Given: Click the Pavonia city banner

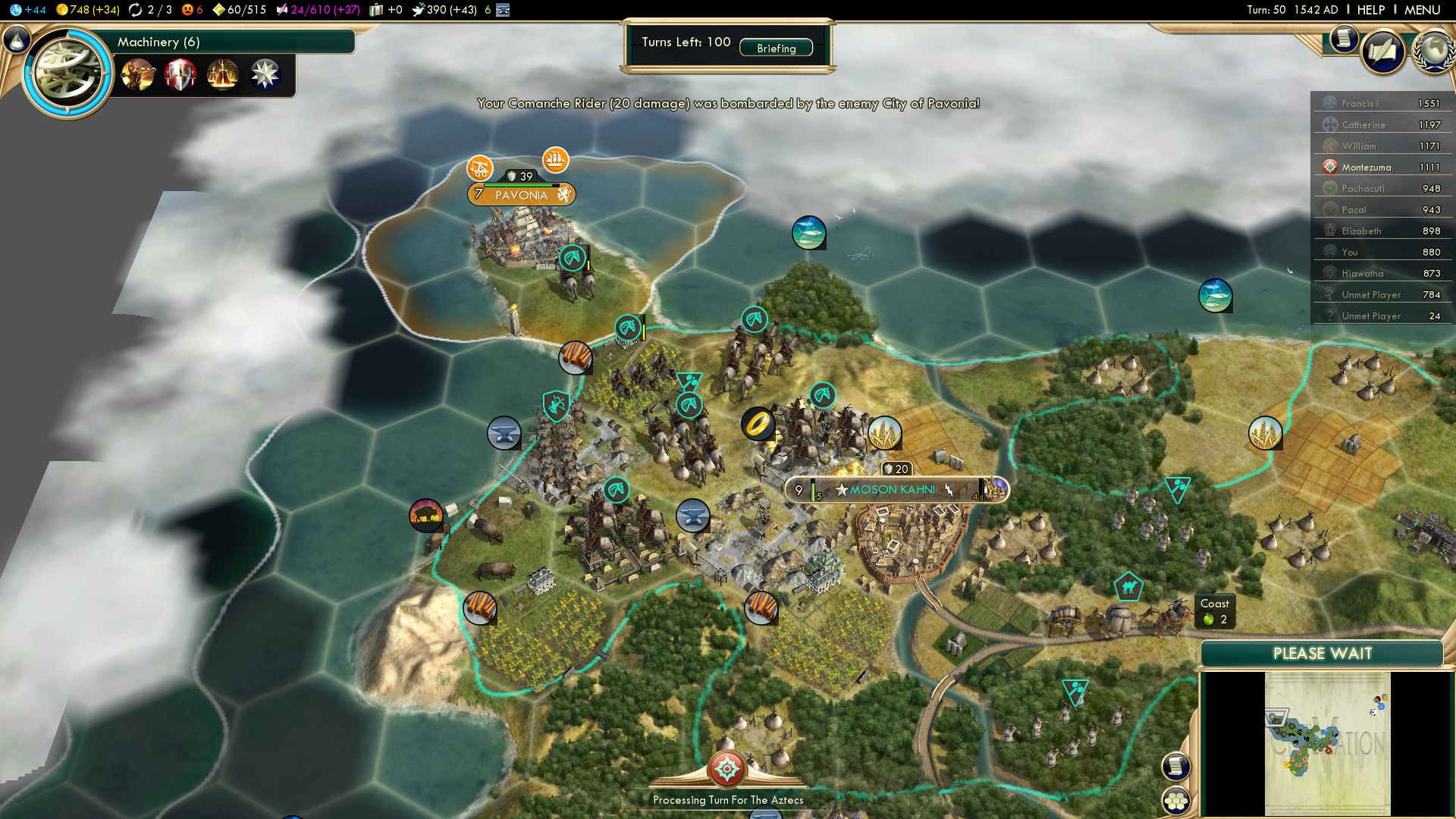Looking at the screenshot, I should pos(521,195).
